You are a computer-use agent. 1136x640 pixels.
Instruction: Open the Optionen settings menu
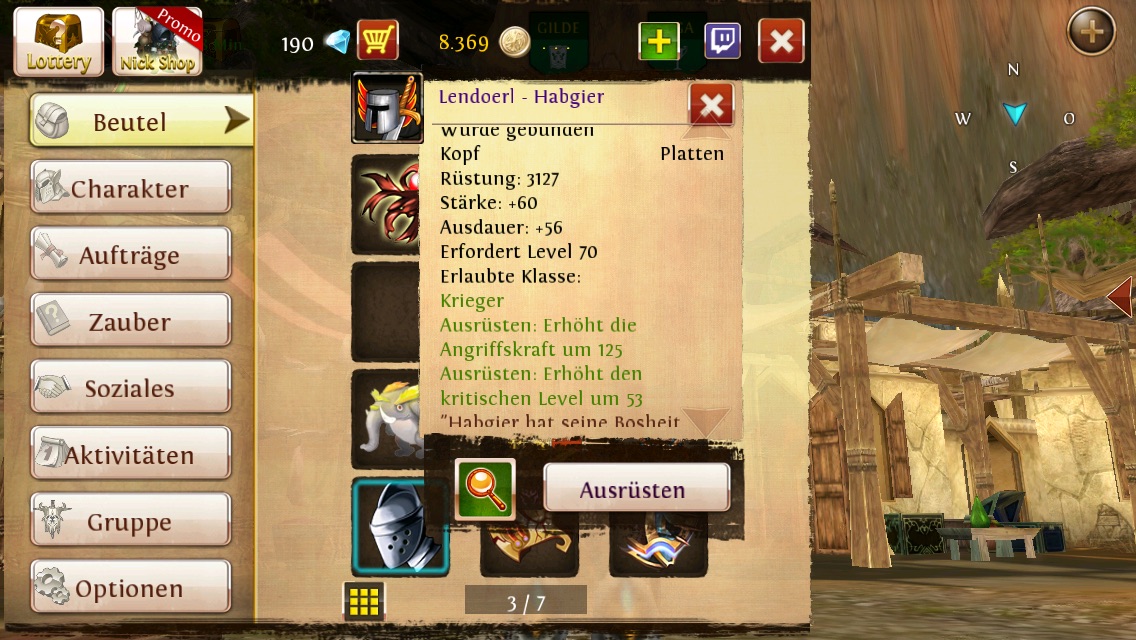coord(131,588)
